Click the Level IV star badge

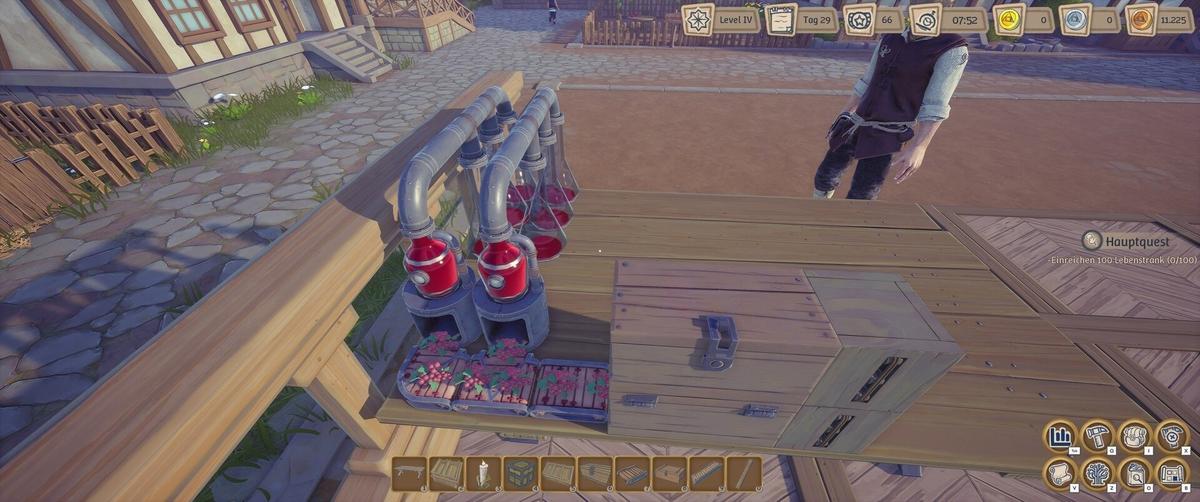pos(697,20)
